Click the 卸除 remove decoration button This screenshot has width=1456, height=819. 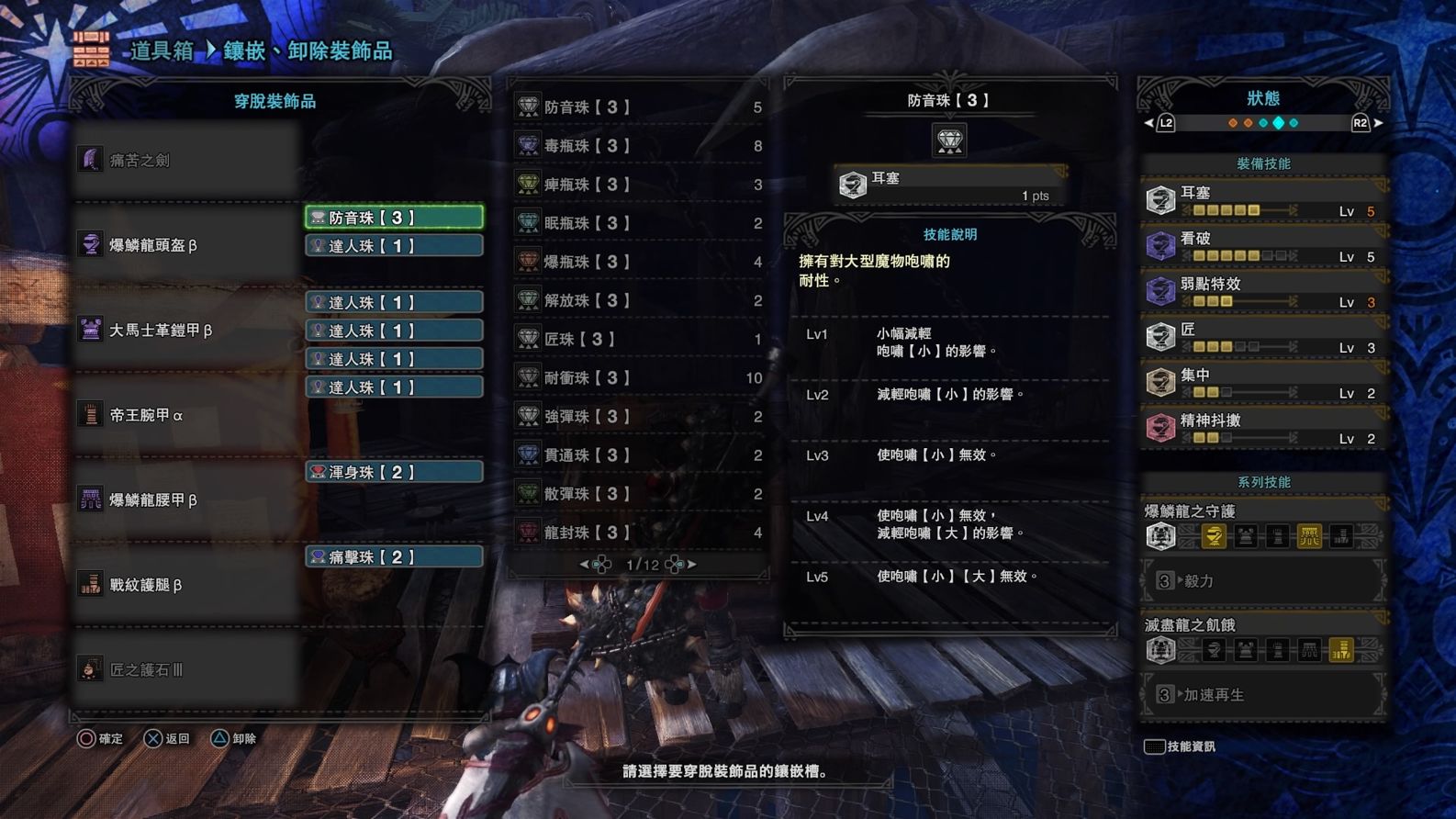(230, 738)
